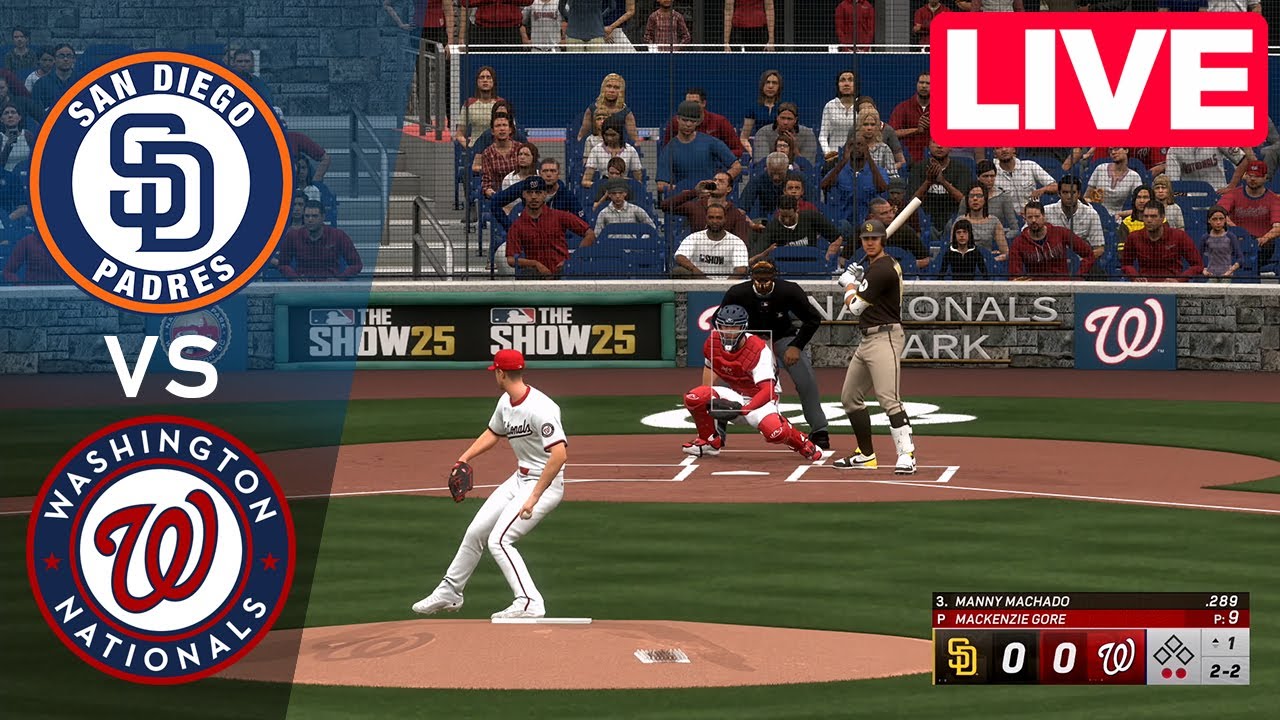Expand the 2-2 count display
Viewport: 1280px width, 720px height.
(x=1226, y=672)
